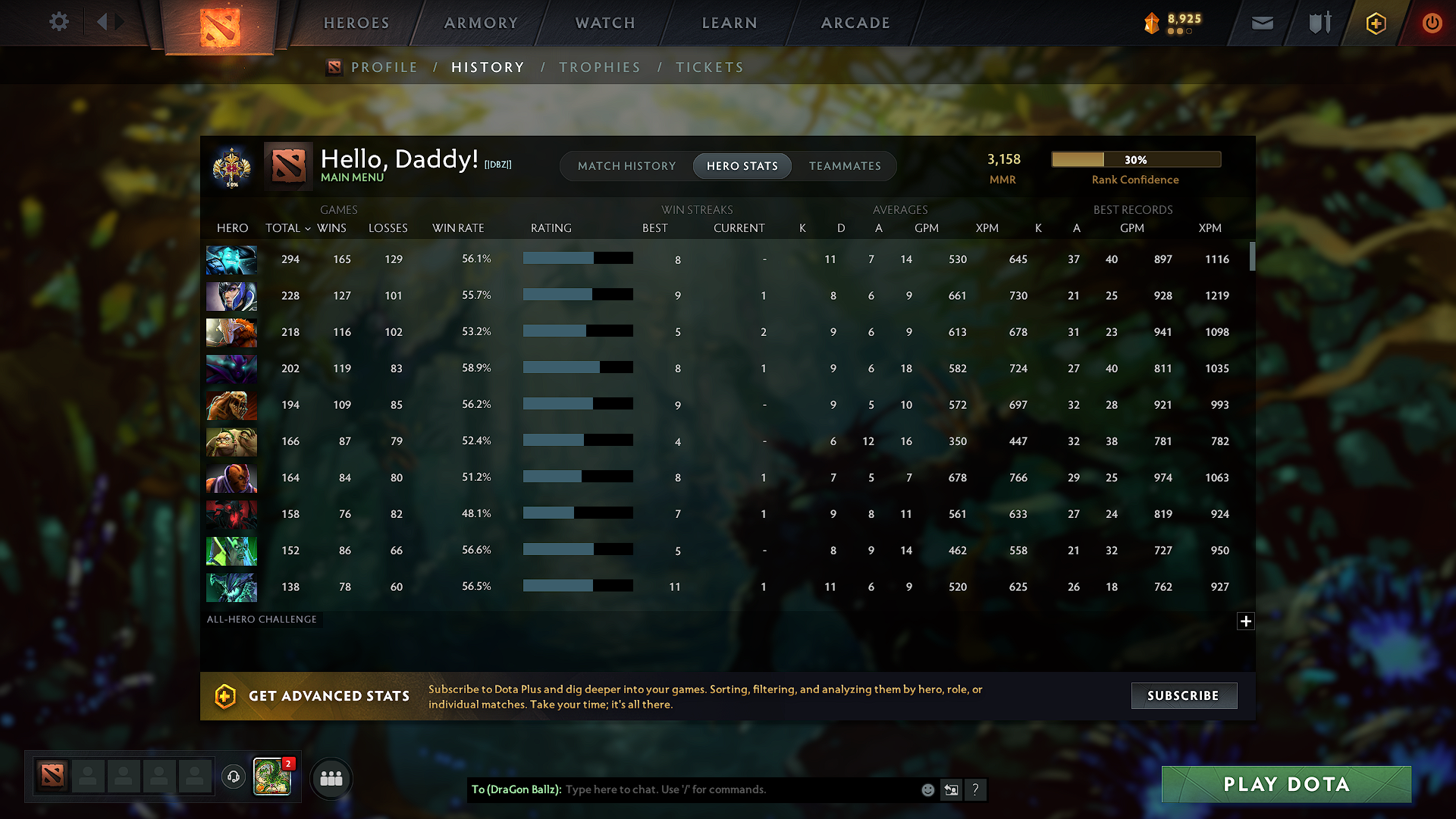The width and height of the screenshot is (1456, 819).
Task: Open the emoticon picker in chat bar
Action: coord(927,789)
